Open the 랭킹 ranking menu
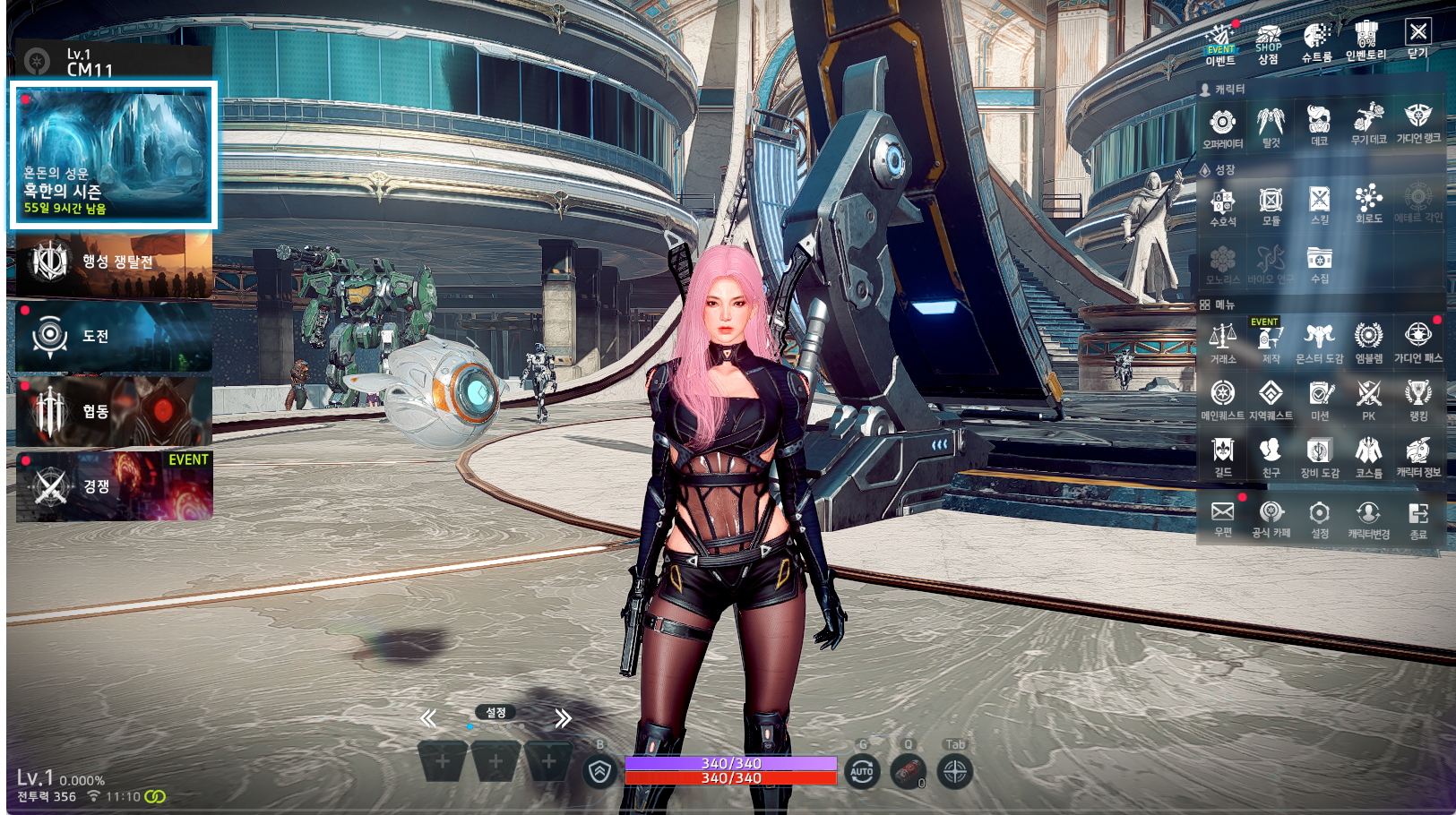 [x=1417, y=399]
